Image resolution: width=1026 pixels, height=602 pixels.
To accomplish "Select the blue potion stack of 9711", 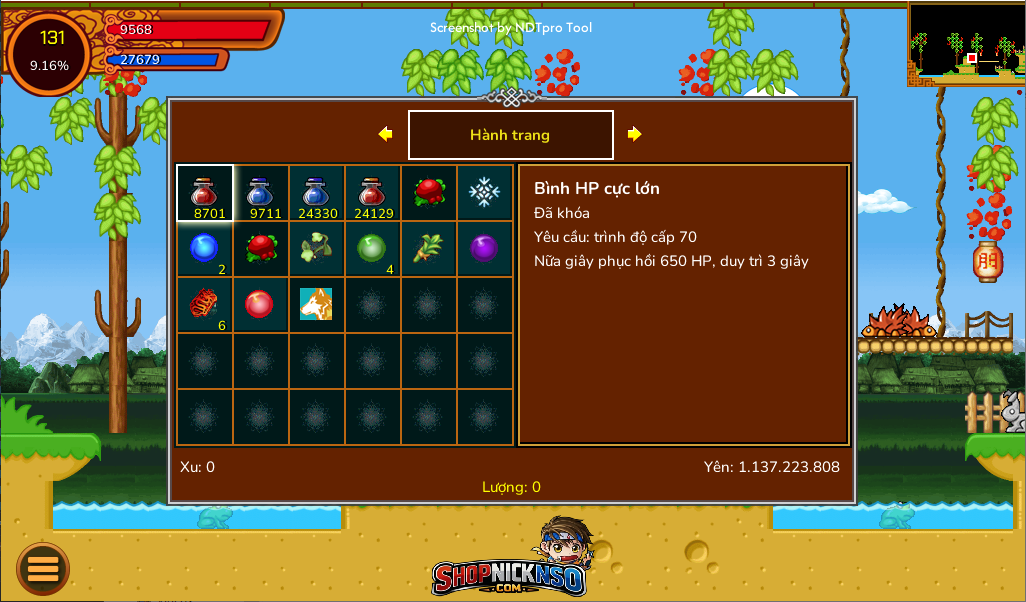I will tap(261, 192).
